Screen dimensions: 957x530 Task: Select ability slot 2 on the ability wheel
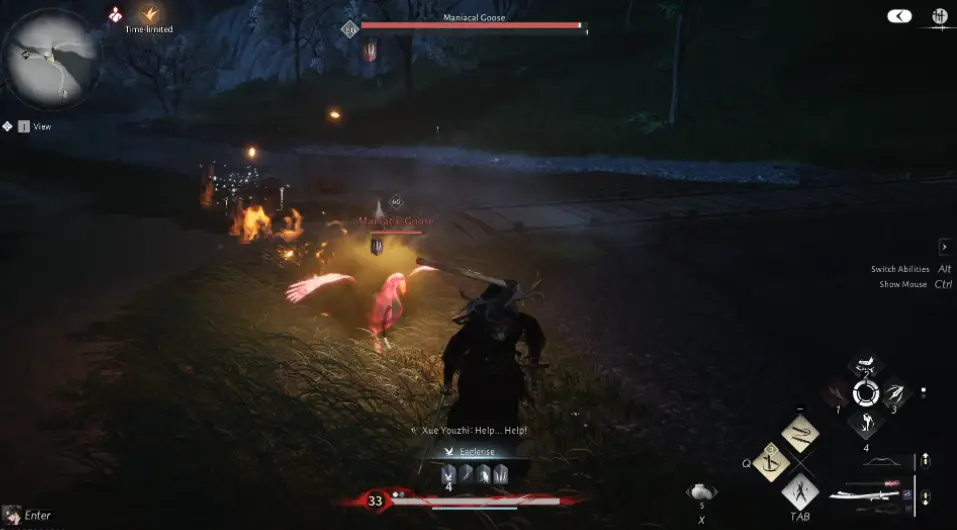865,367
